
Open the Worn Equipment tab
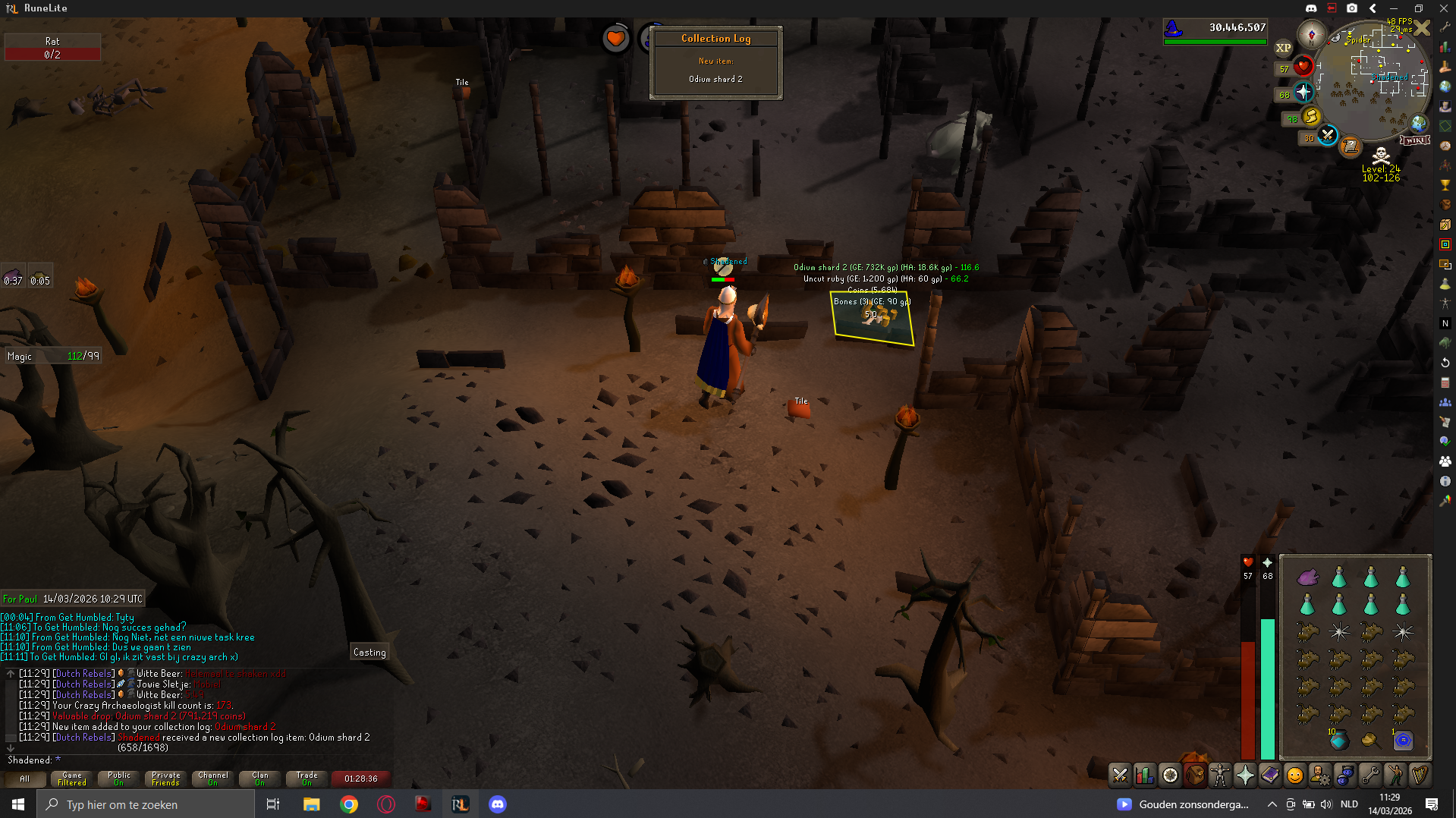[x=1219, y=775]
